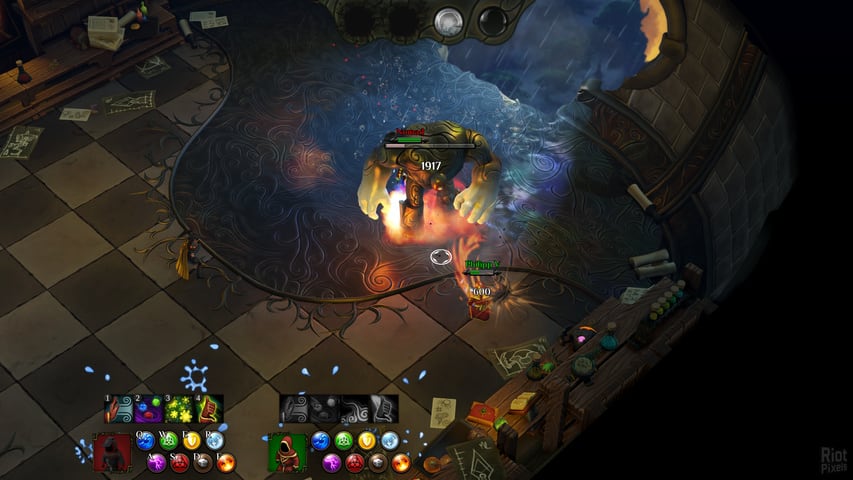Cast magick 2 with the purple swirl
Screen dimensions: 853x480
click(150, 409)
